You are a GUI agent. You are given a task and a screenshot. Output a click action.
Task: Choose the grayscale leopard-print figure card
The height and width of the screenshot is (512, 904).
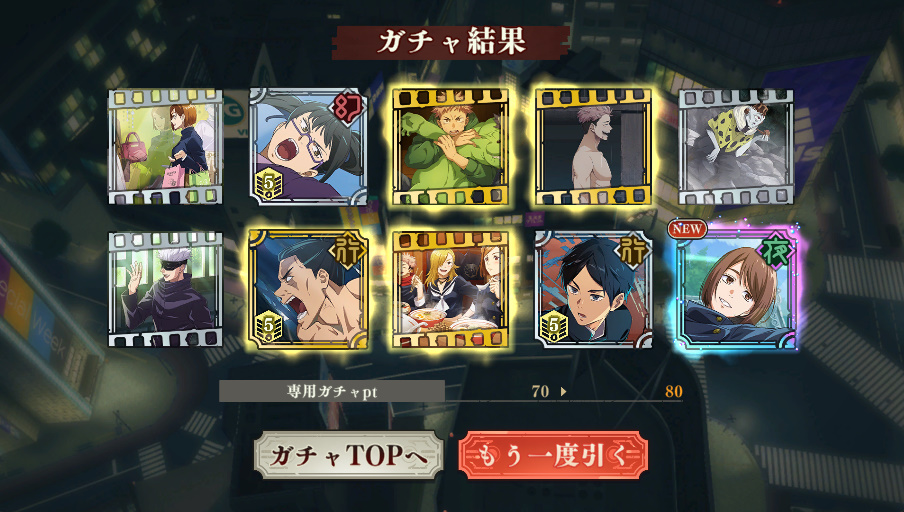click(736, 147)
